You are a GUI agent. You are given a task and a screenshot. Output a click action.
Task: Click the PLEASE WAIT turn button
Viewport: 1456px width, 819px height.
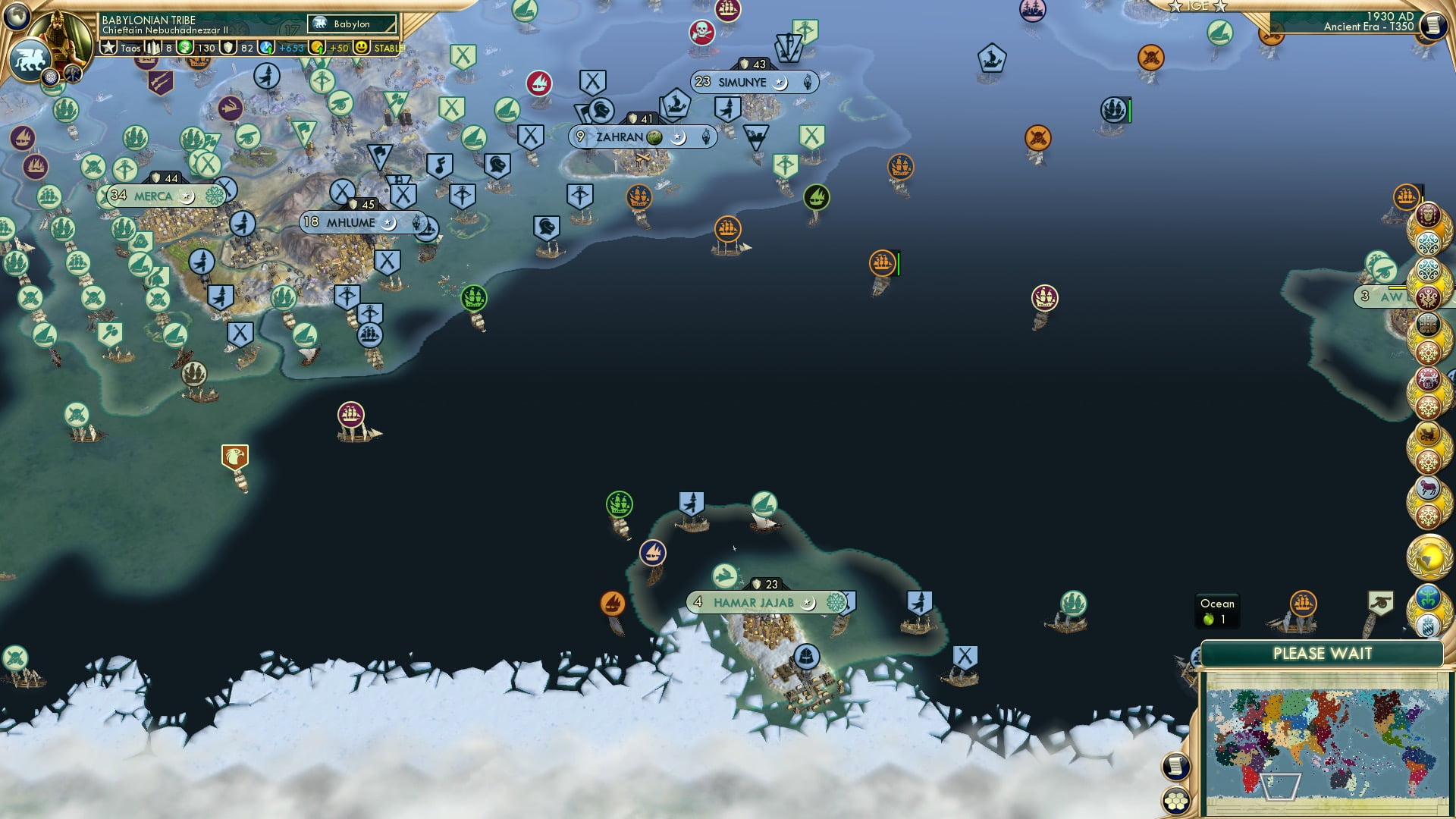tap(1322, 654)
